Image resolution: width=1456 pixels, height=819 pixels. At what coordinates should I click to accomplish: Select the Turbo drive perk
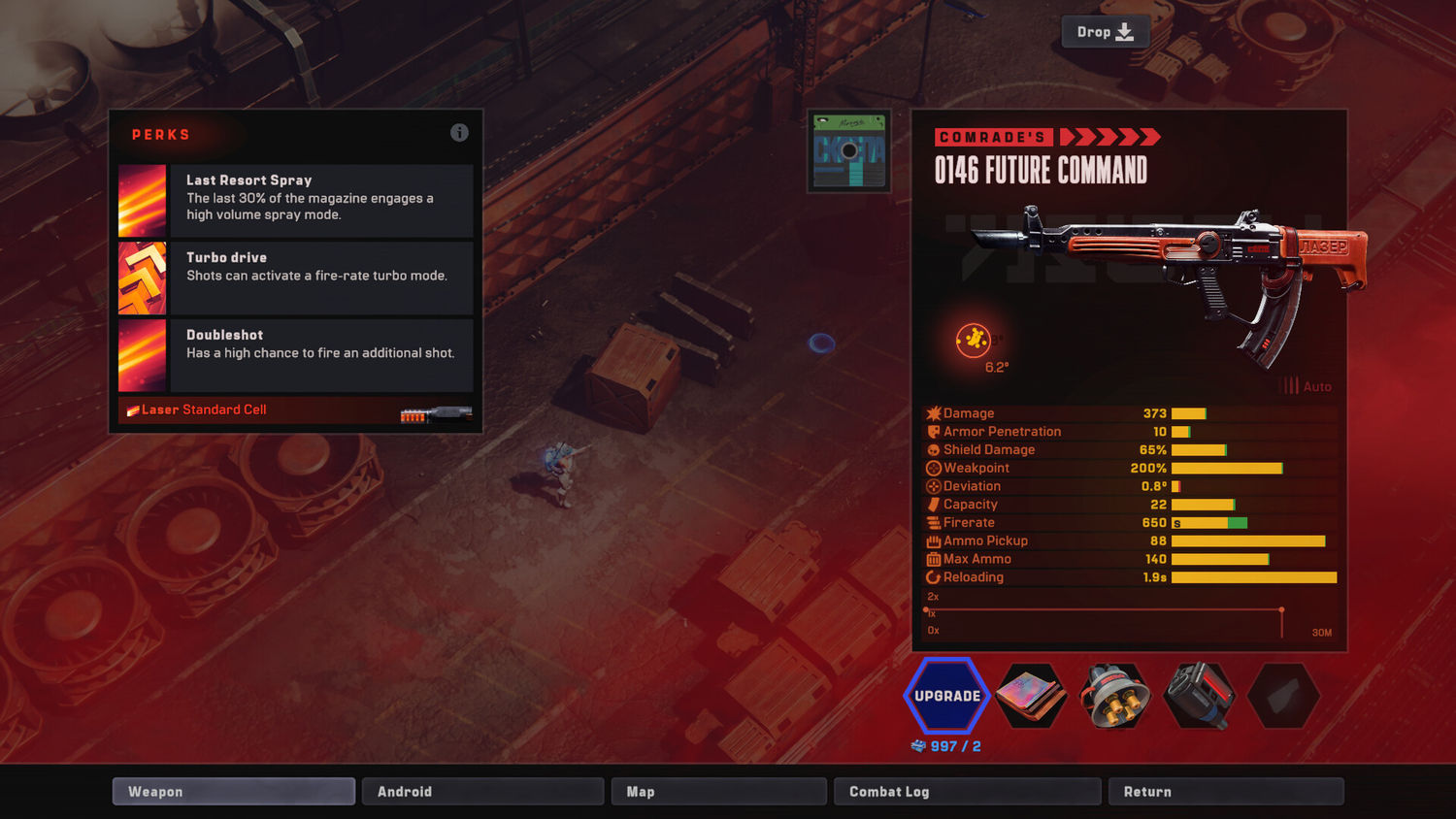pos(296,278)
